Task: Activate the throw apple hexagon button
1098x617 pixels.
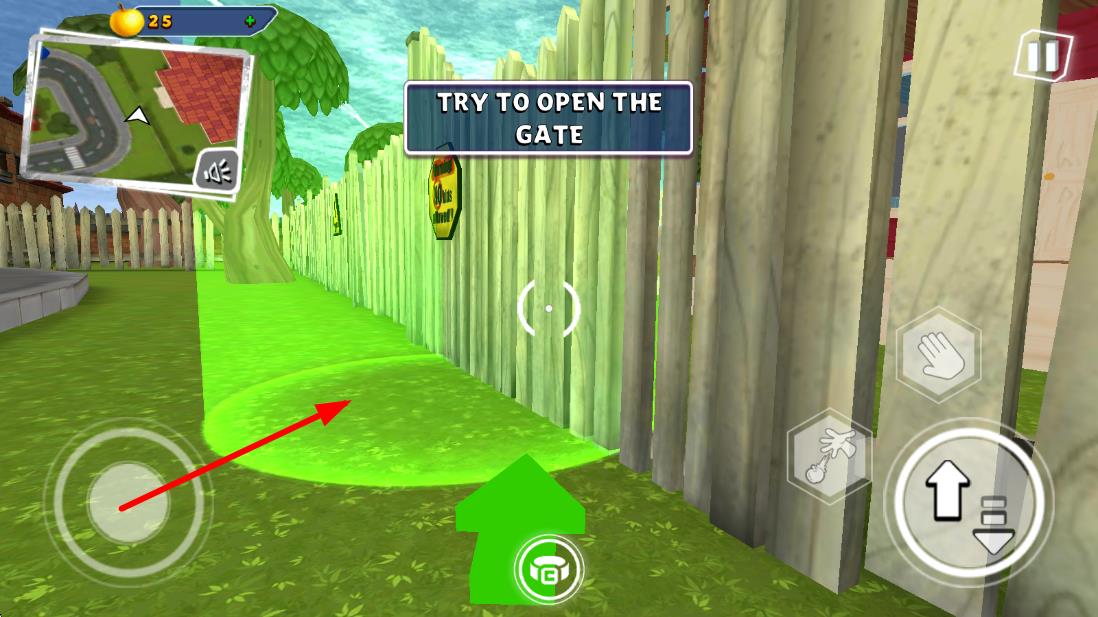Action: coord(829,459)
